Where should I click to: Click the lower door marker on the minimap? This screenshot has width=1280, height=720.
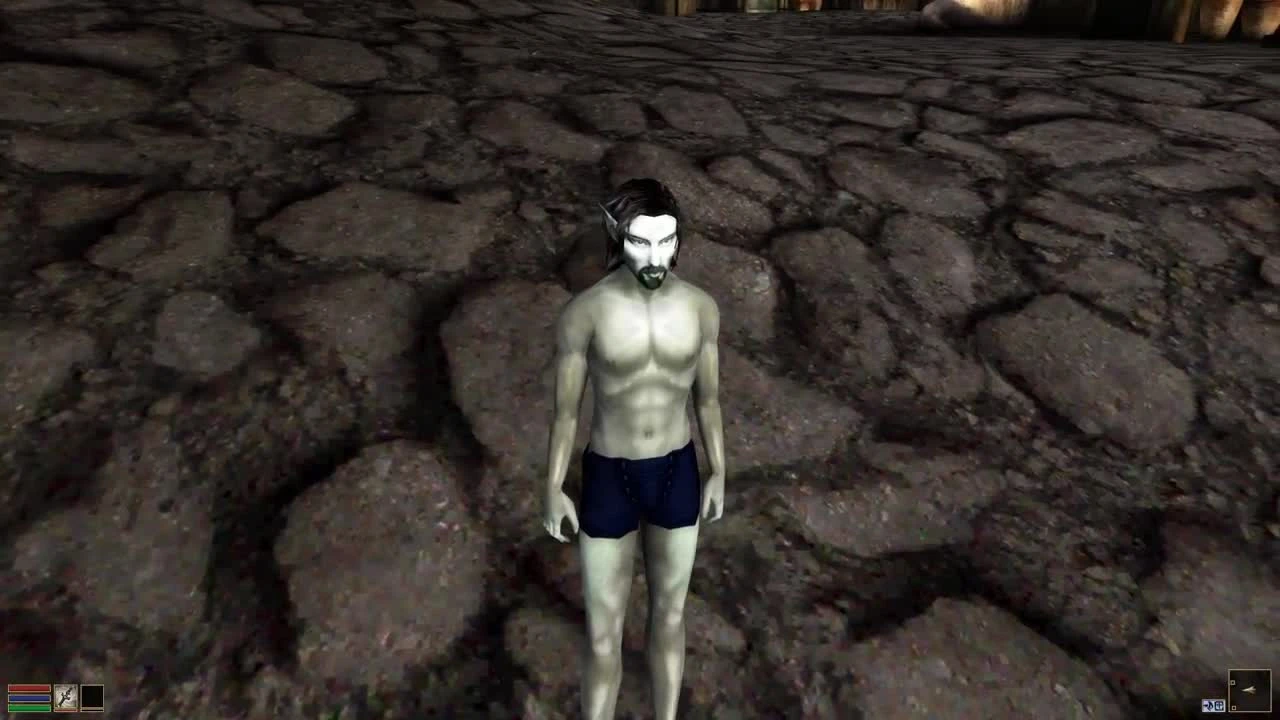tap(1233, 707)
